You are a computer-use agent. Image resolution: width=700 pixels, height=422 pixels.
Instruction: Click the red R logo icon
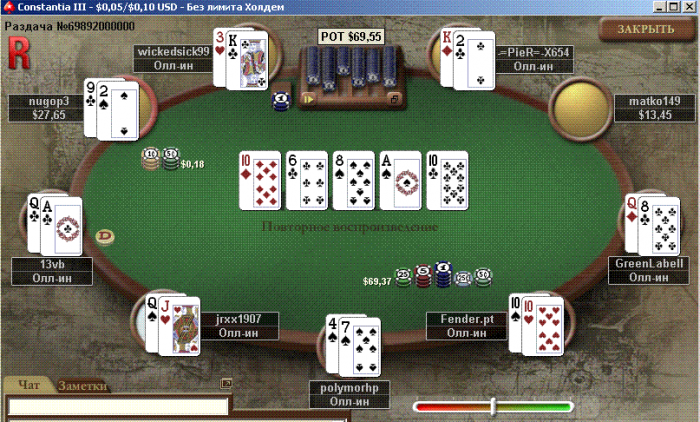[18, 48]
